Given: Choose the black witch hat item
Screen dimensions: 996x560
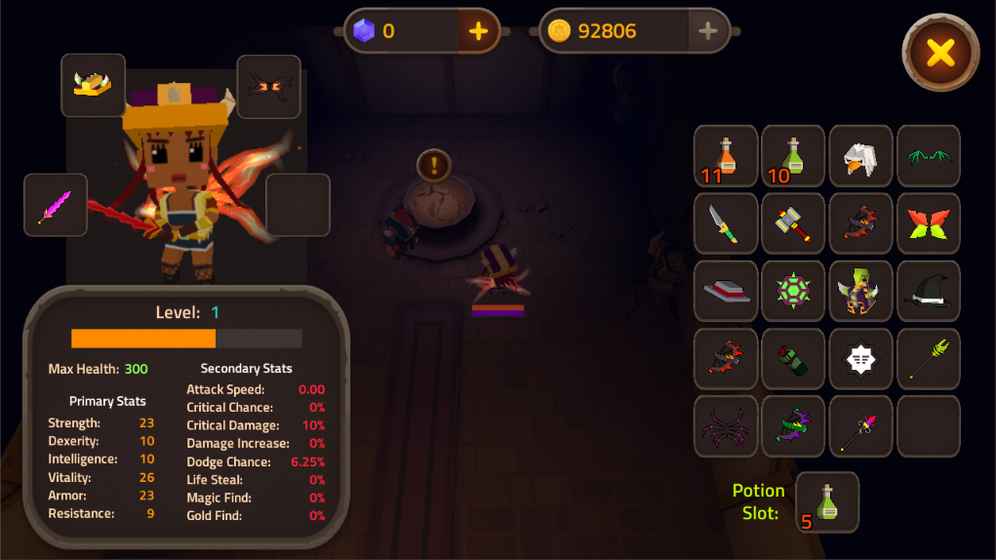Looking at the screenshot, I should coord(928,292).
